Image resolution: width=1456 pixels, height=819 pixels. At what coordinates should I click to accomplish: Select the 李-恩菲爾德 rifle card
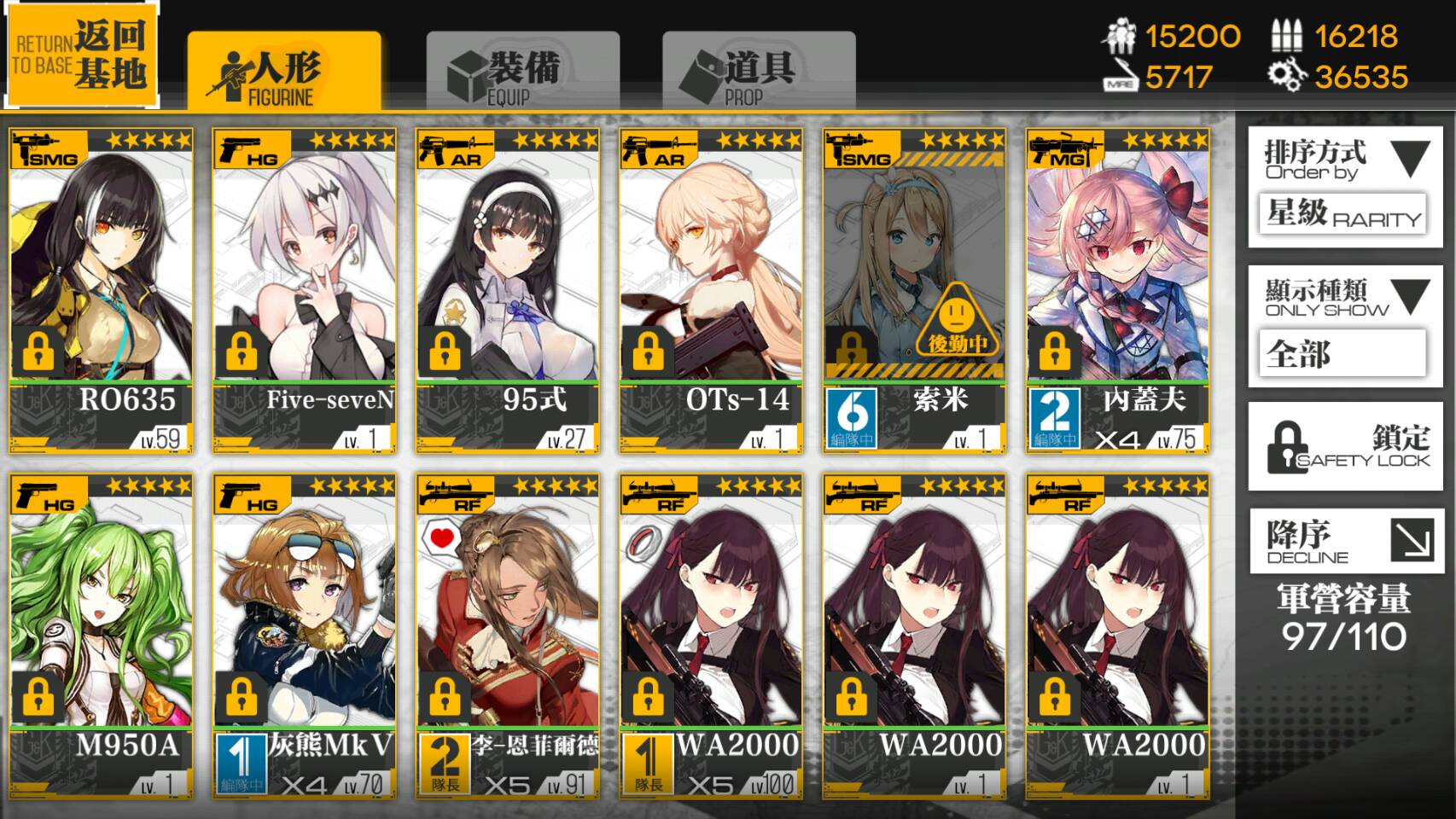pyautogui.click(x=507, y=636)
